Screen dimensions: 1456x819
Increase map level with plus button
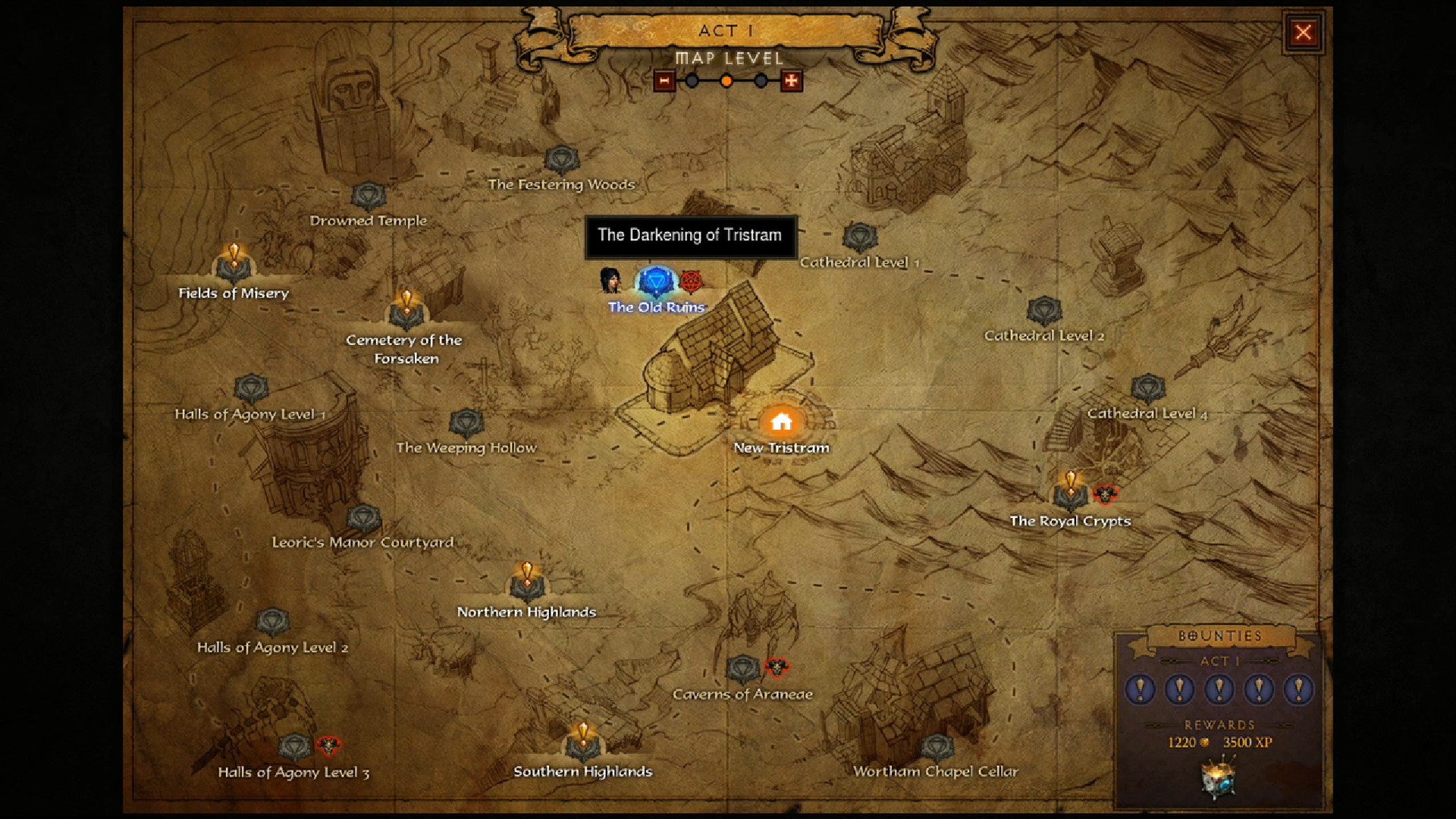pyautogui.click(x=791, y=80)
